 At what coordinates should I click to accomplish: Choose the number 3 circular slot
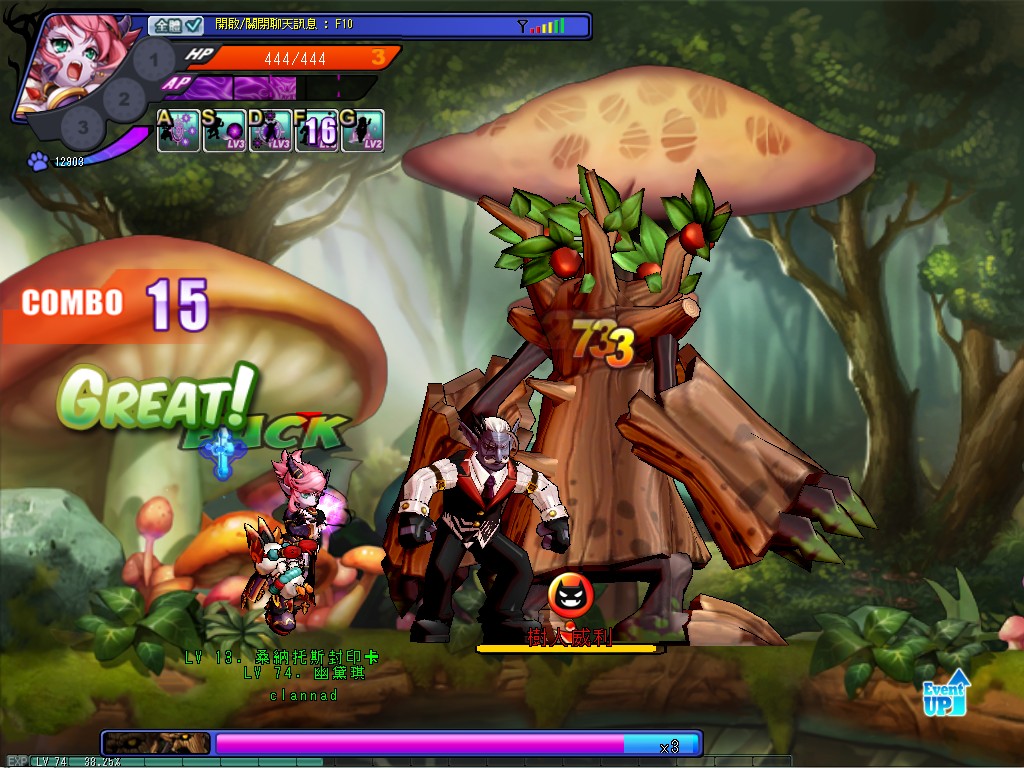tap(84, 127)
